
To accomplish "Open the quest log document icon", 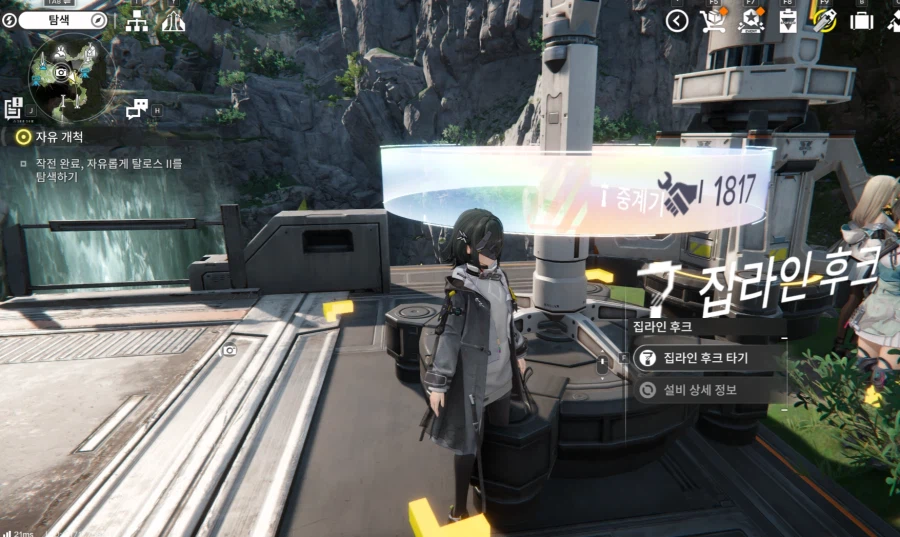I will [x=14, y=106].
